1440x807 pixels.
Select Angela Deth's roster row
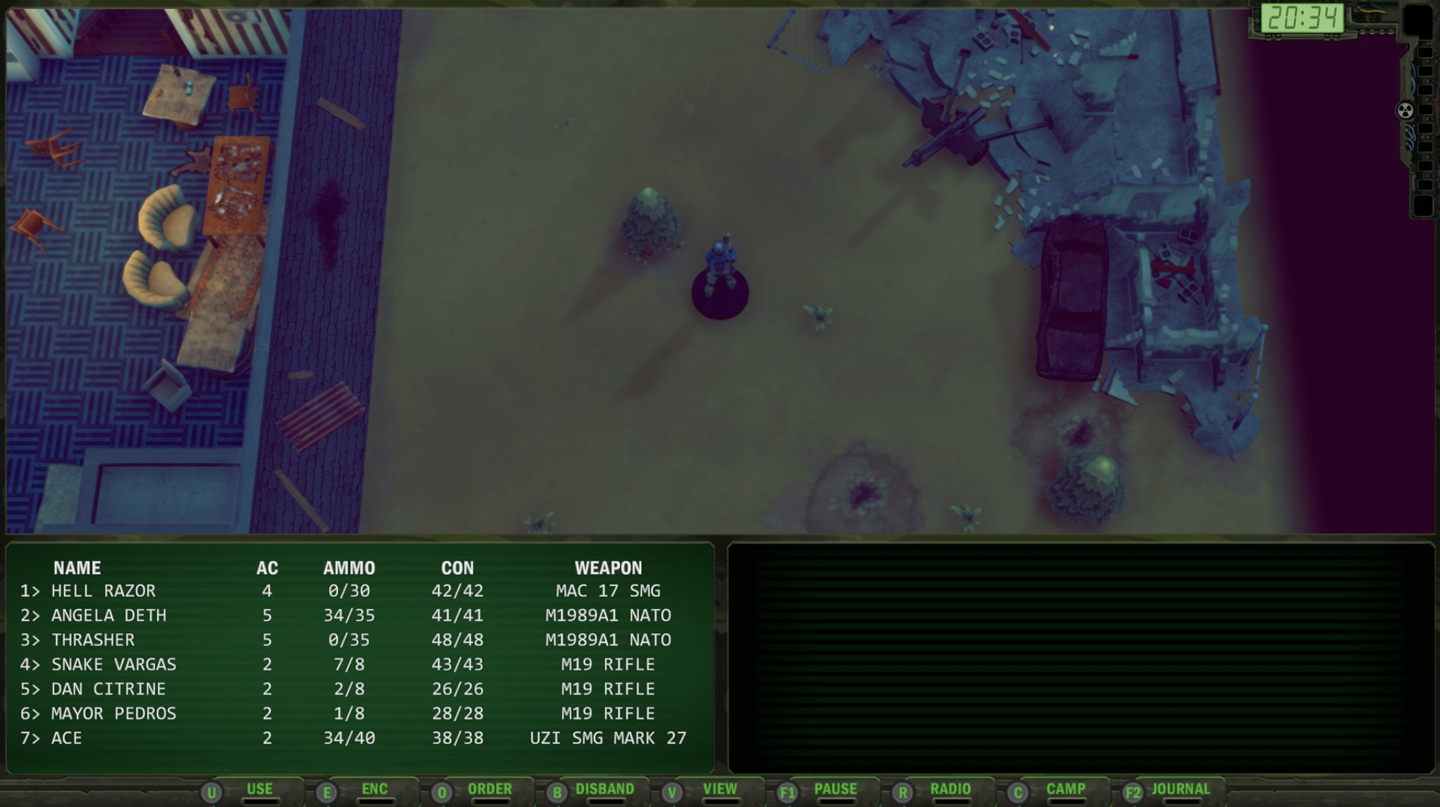tap(109, 615)
